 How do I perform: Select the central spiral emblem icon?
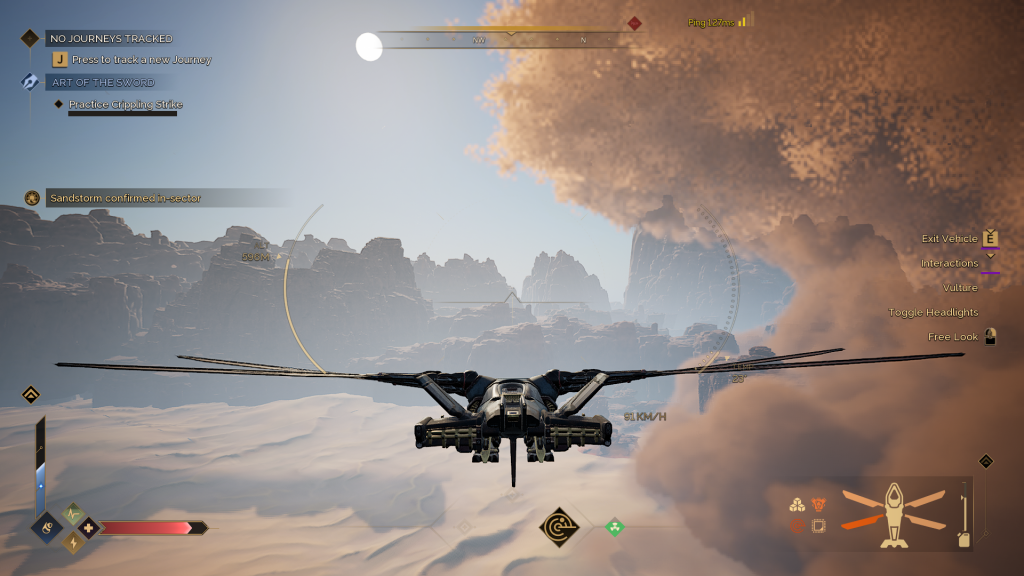coord(557,527)
